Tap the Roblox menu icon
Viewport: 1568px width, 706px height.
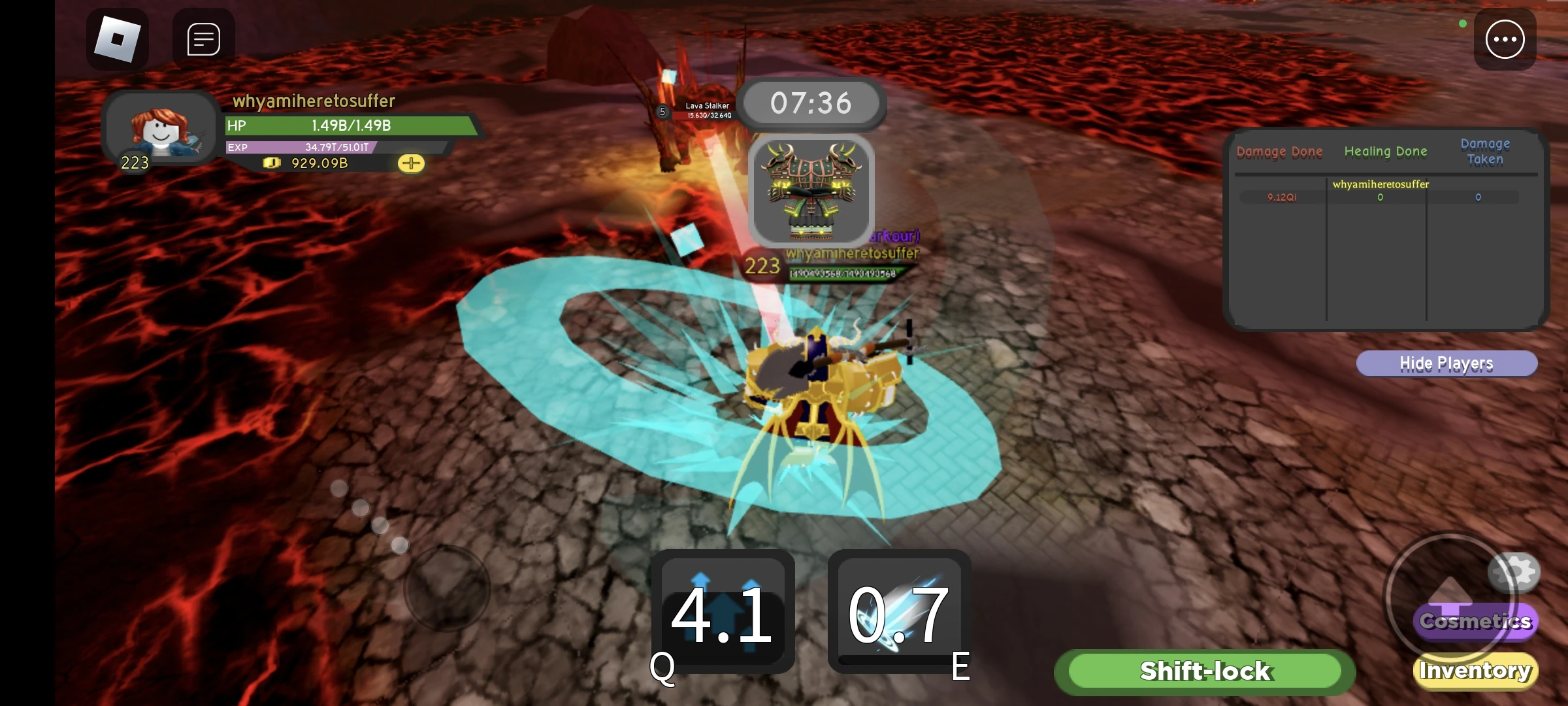[119, 39]
